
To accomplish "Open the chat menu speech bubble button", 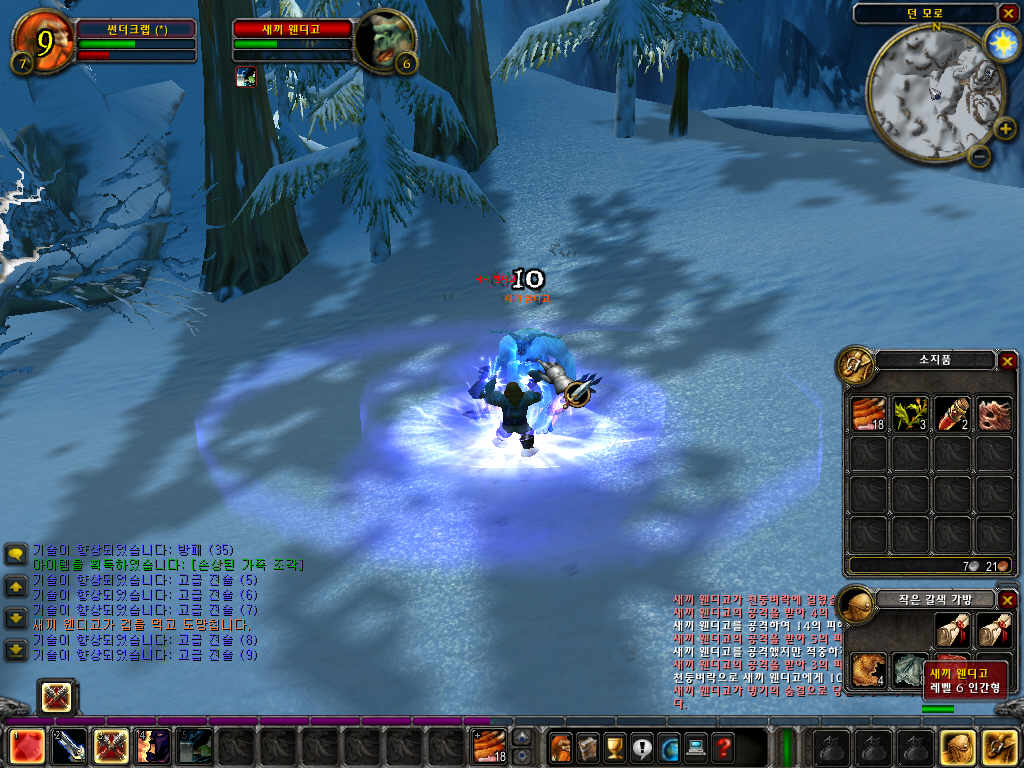I will [x=16, y=554].
